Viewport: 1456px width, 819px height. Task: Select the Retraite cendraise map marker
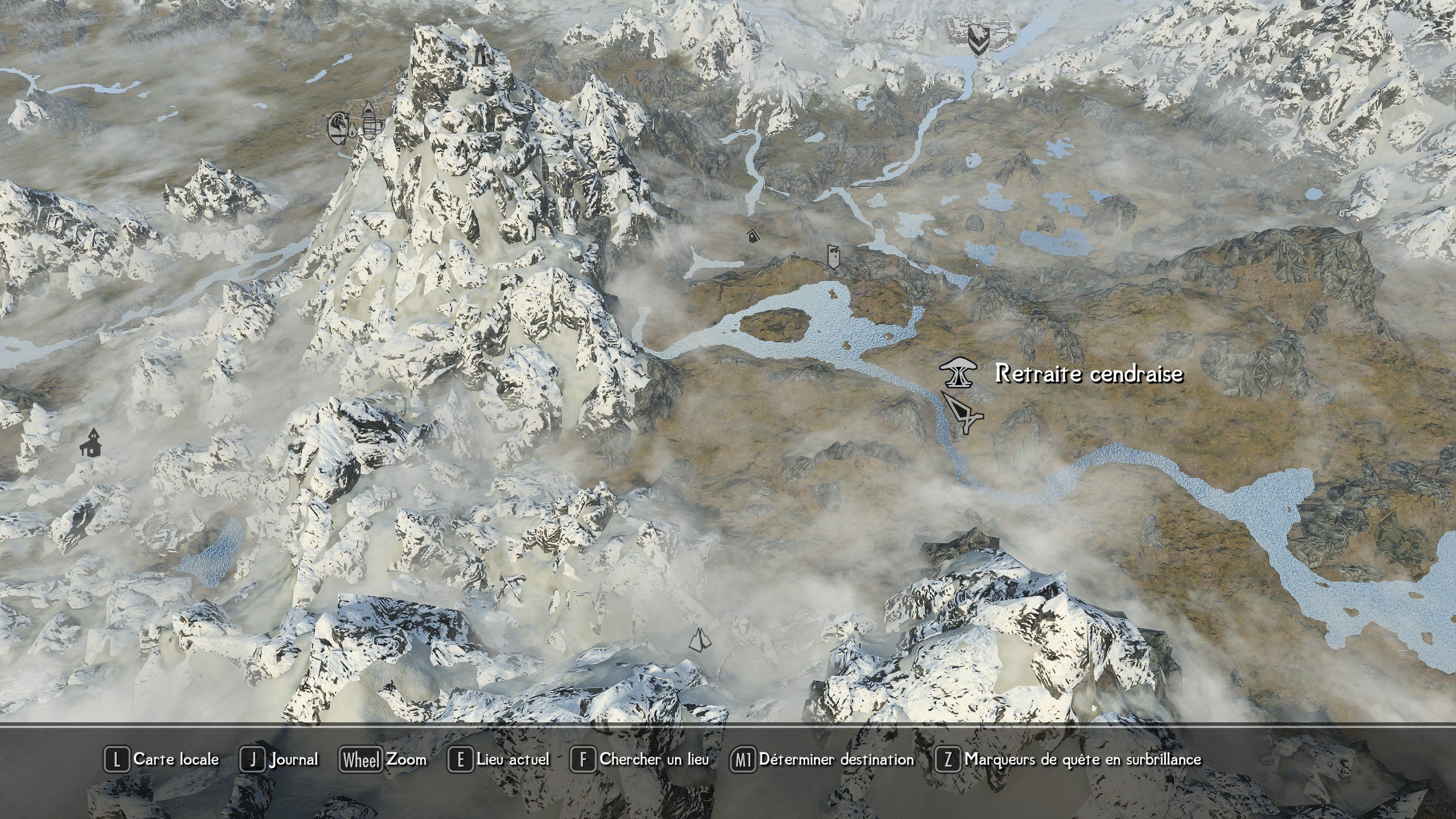point(957,373)
